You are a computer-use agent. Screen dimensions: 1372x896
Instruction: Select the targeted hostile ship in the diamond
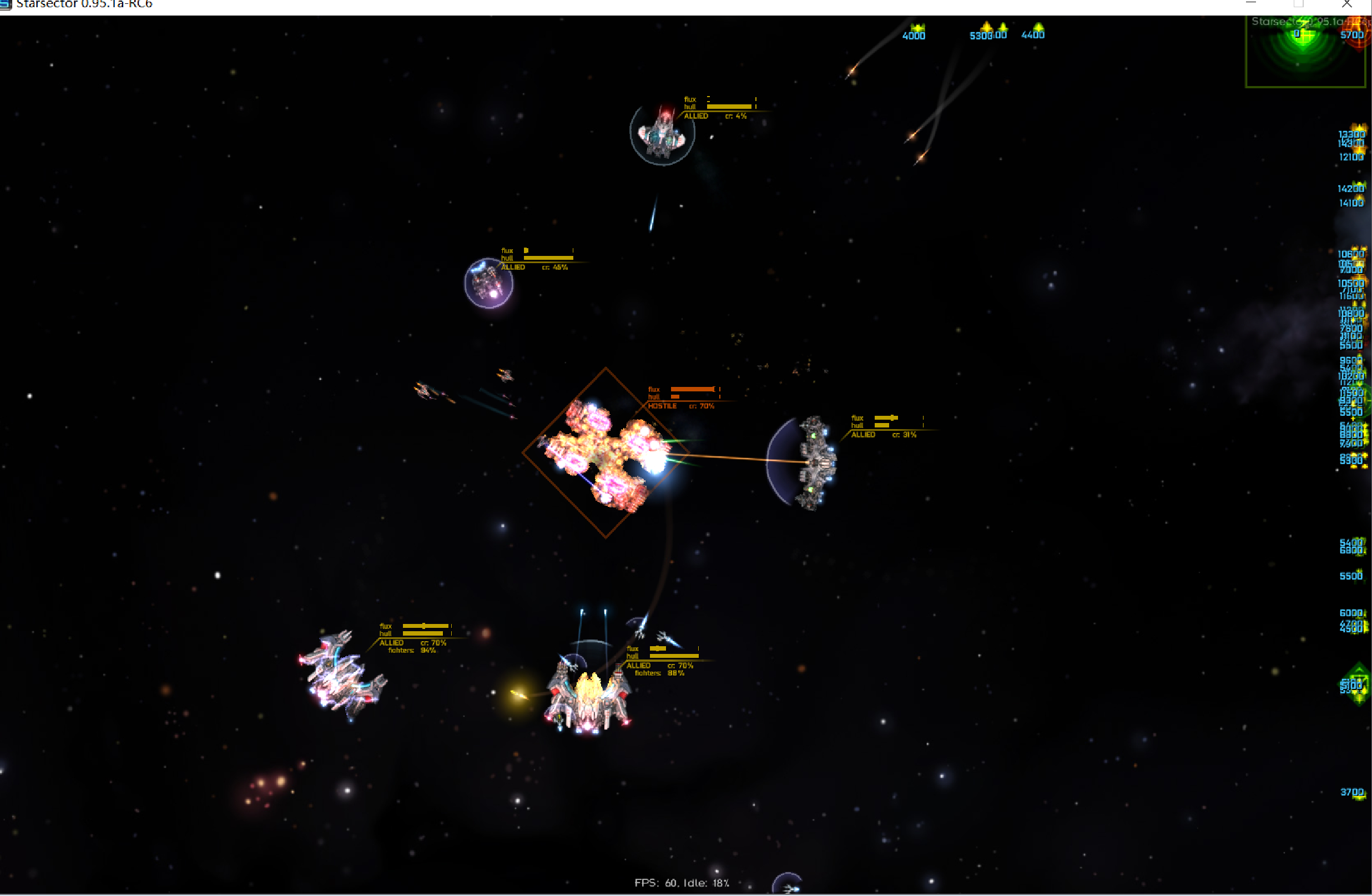coord(606,453)
